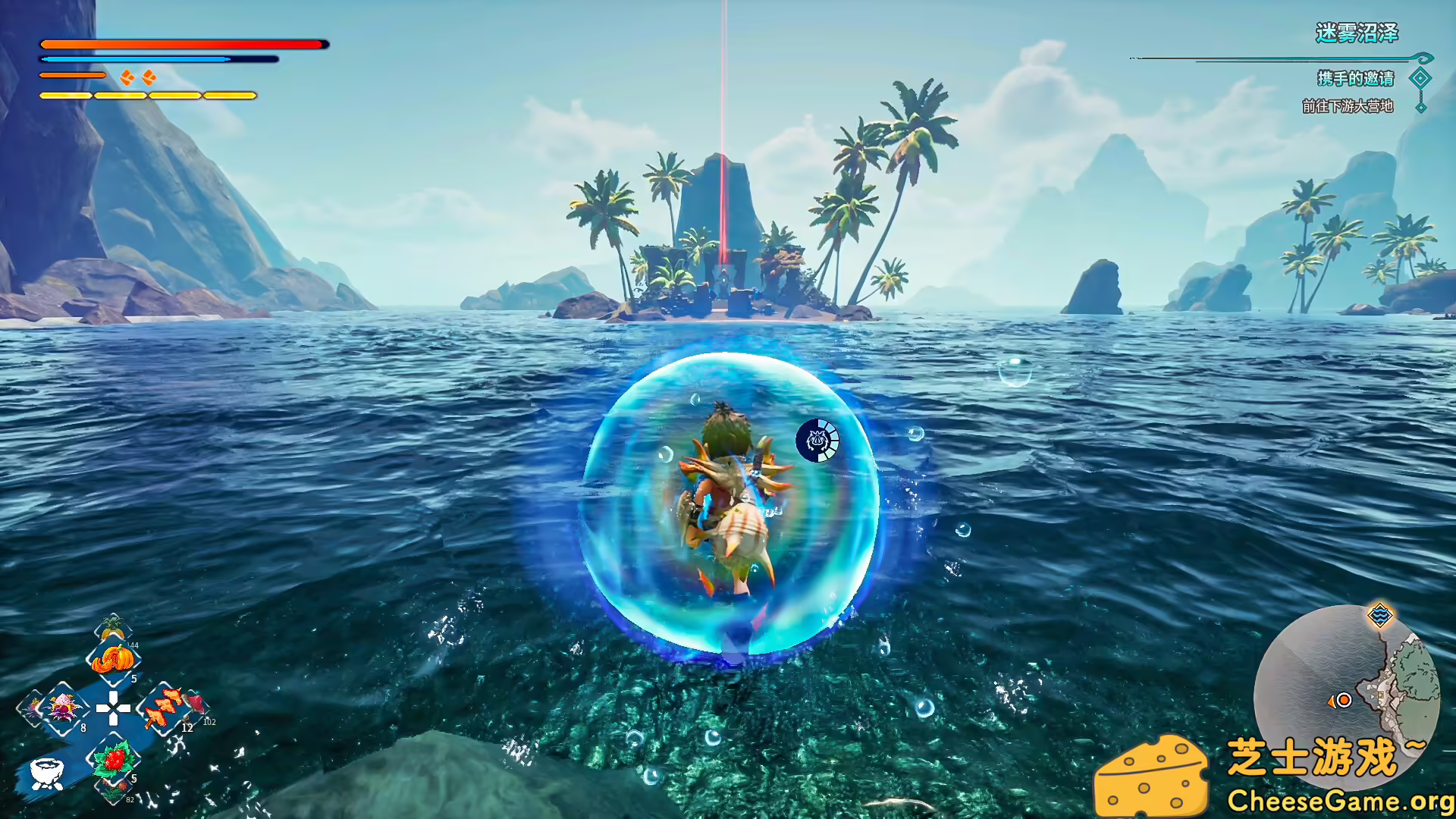Screen dimensions: 1456x819
Task: Expand the objective 前往下游大营地
Action: [1347, 107]
